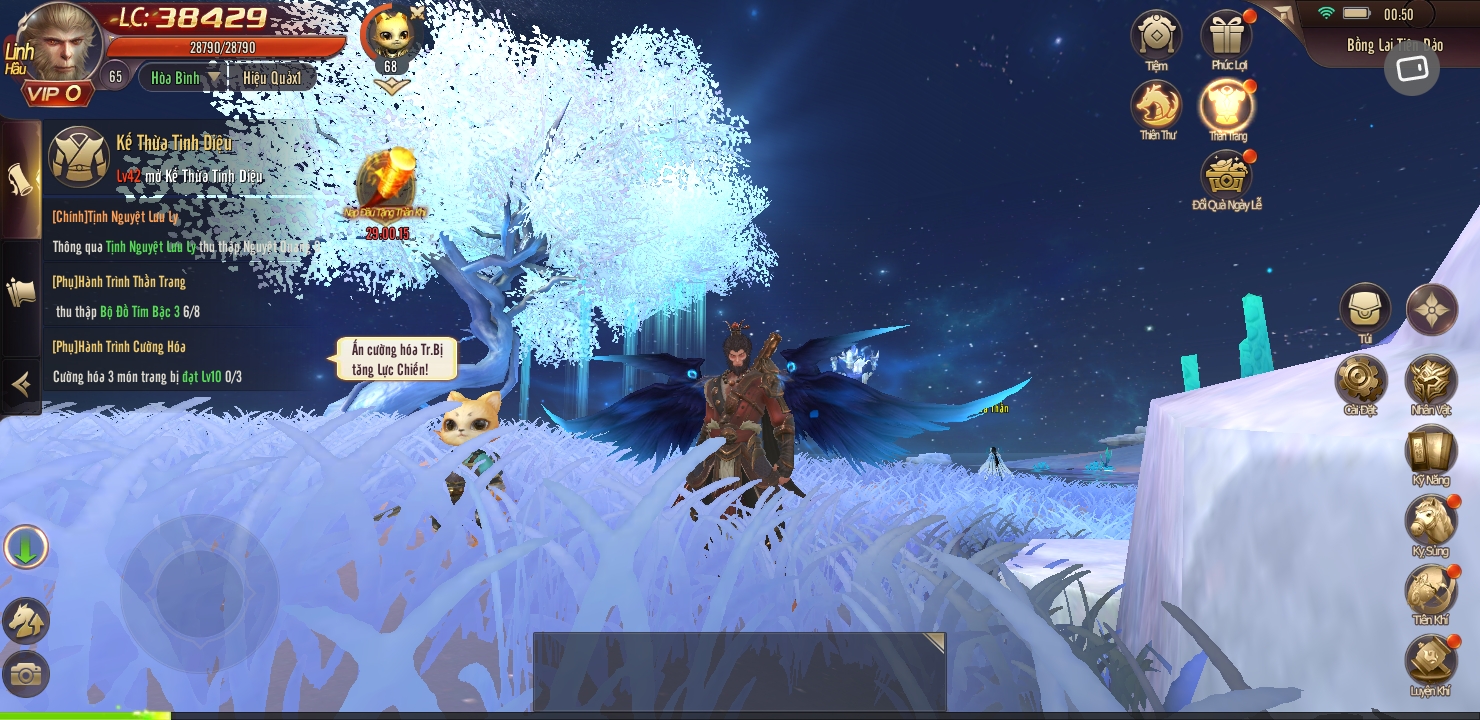Collapse the quest tracker with the arrow

(19, 384)
